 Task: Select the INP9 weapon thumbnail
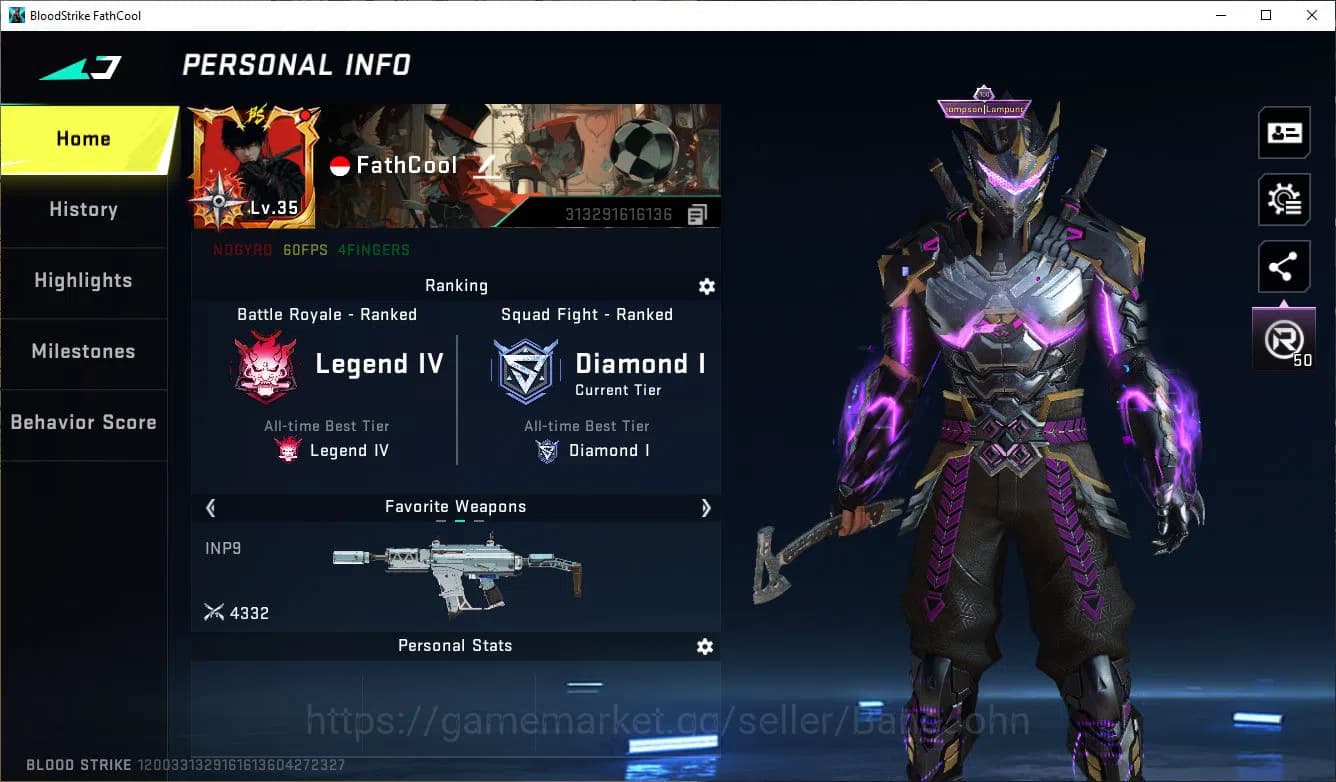[460, 570]
